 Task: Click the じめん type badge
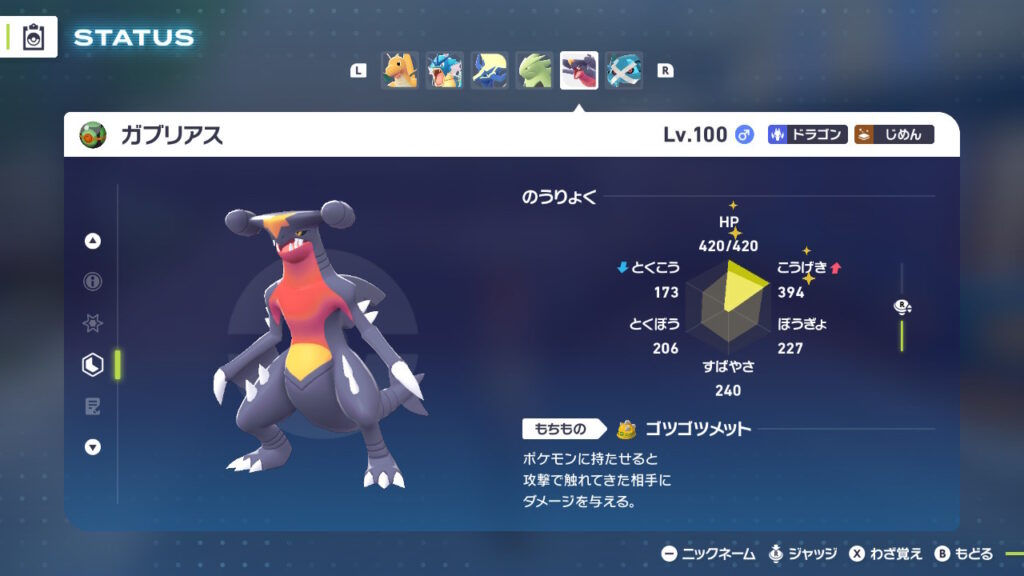pos(894,135)
